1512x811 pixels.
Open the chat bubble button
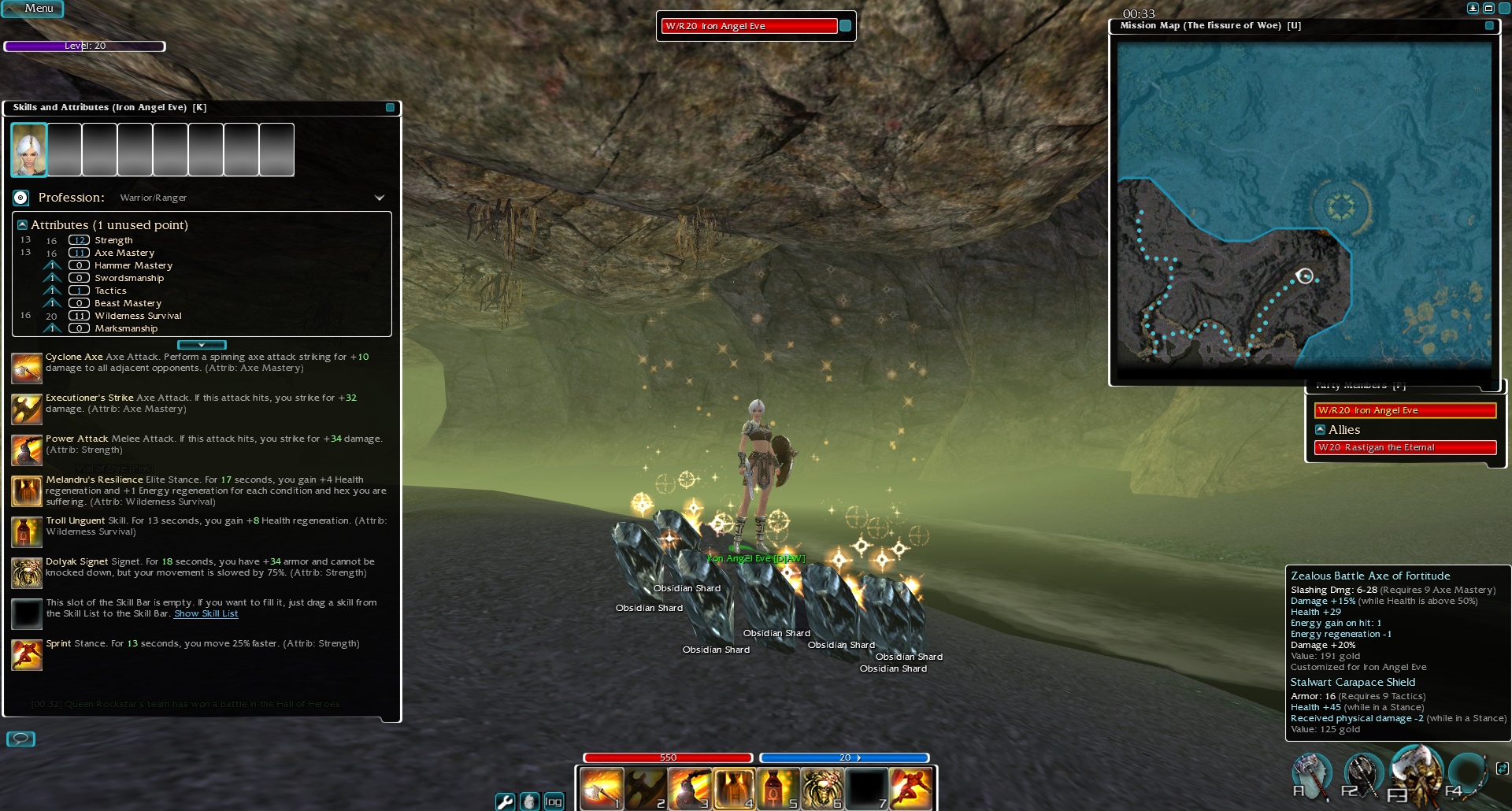(x=20, y=739)
